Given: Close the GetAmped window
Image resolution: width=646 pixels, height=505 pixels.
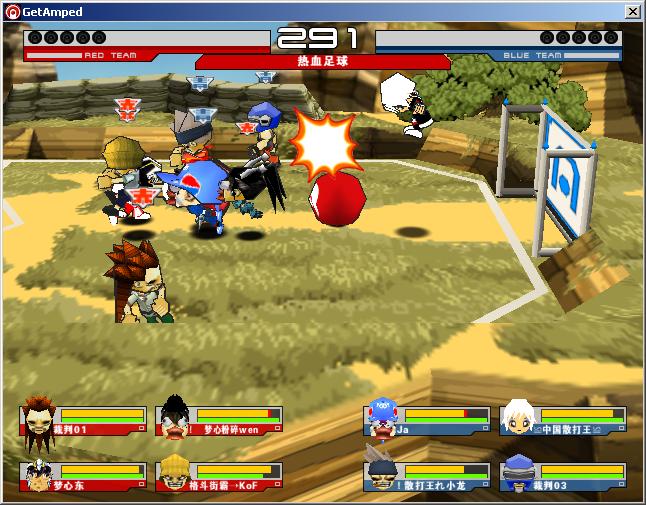Looking at the screenshot, I should pyautogui.click(x=632, y=11).
